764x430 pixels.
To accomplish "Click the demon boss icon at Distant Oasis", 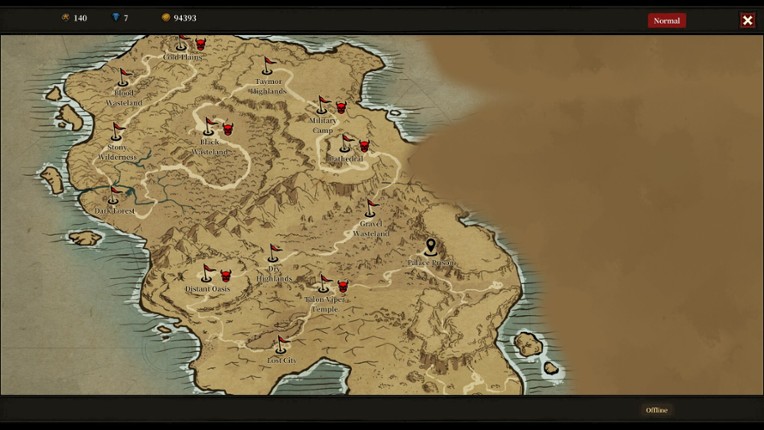I will tap(226, 275).
